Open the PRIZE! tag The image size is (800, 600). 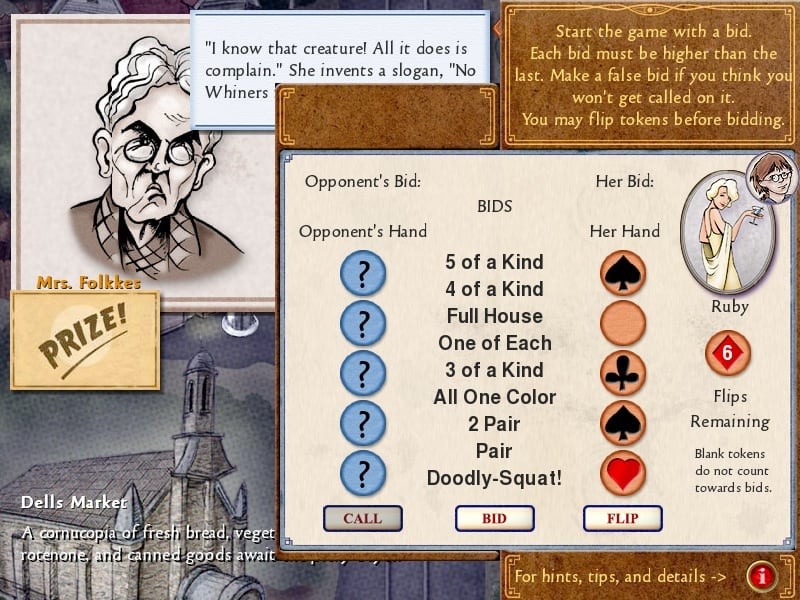click(x=84, y=341)
